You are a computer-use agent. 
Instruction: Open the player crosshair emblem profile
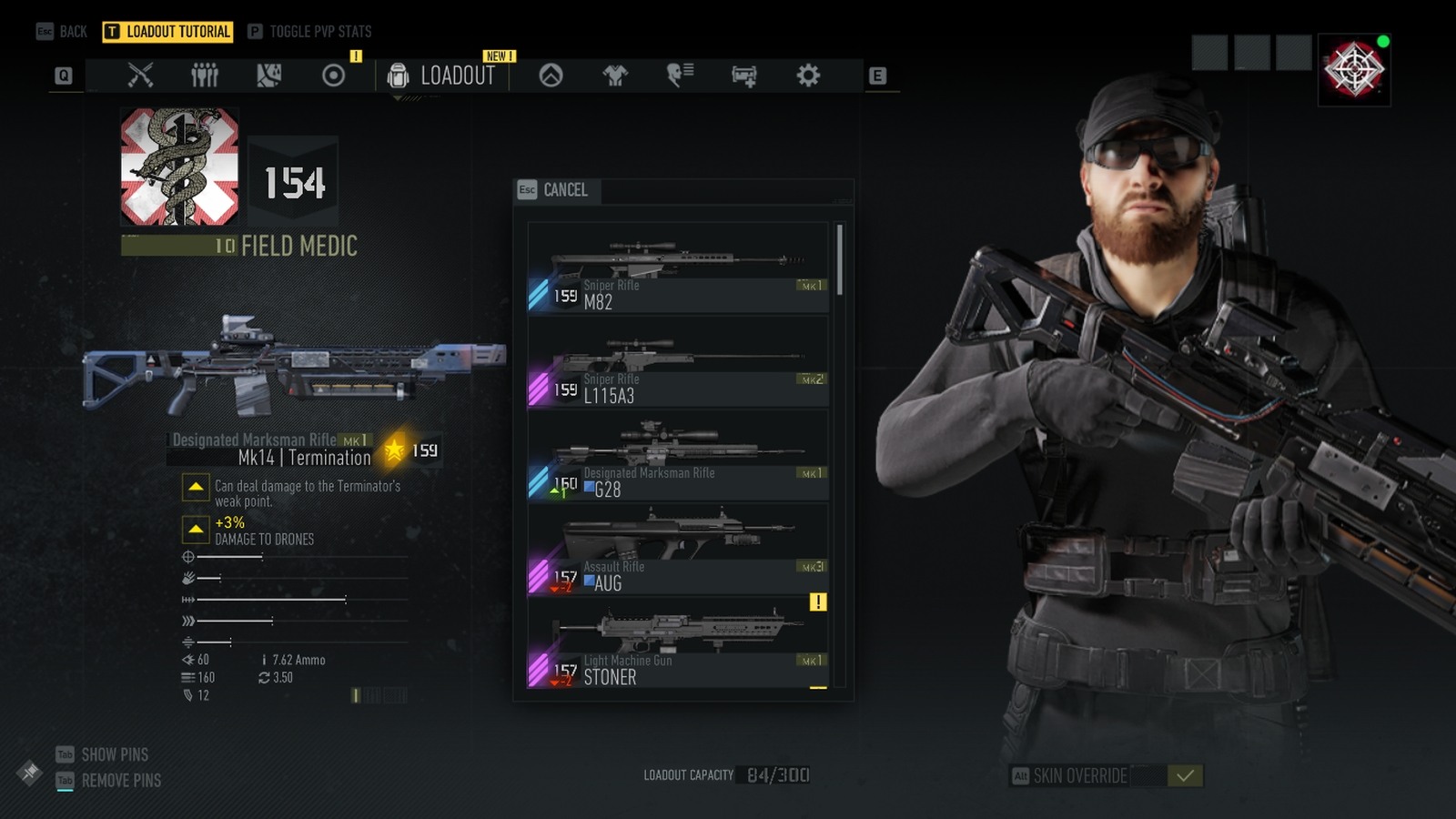[1354, 70]
